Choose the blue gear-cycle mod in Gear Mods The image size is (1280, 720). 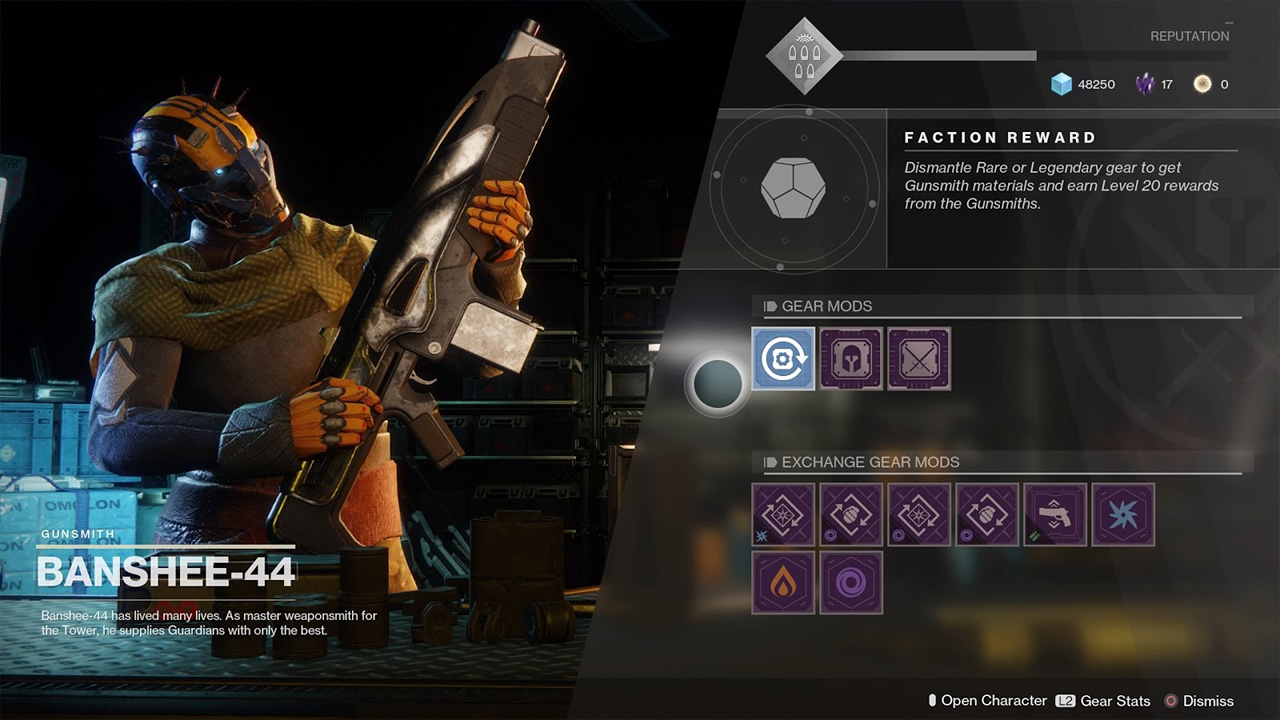(x=783, y=359)
